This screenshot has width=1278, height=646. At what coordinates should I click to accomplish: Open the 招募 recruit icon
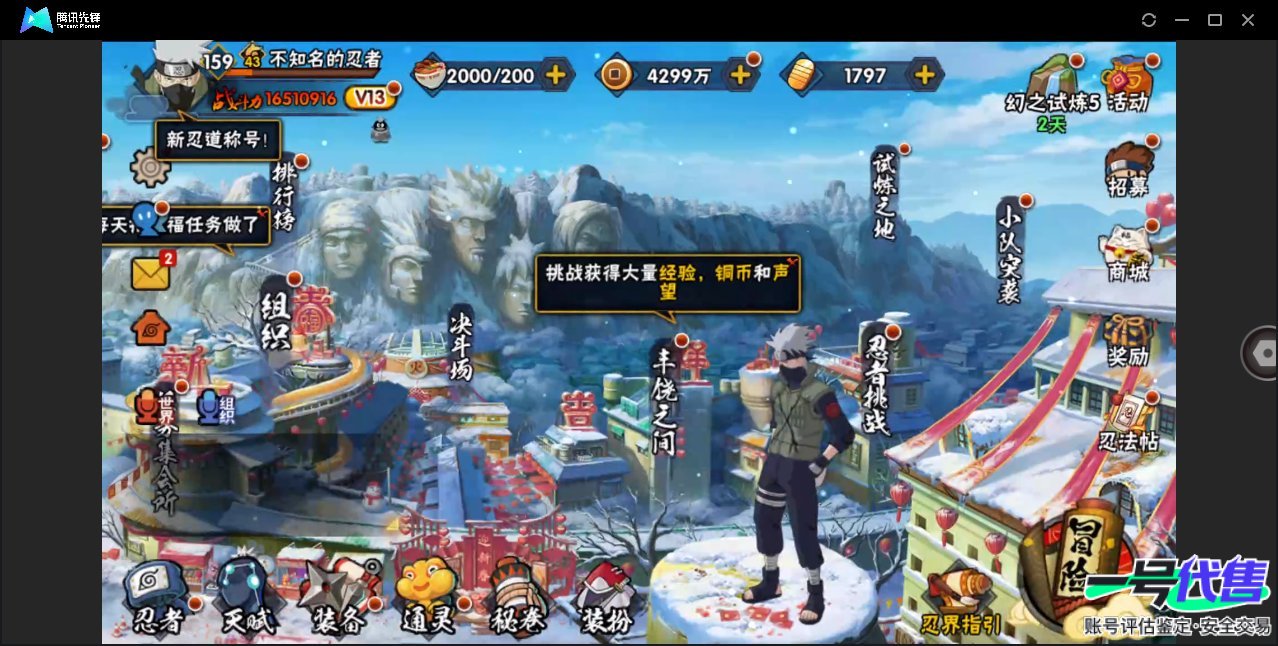[x=1128, y=168]
